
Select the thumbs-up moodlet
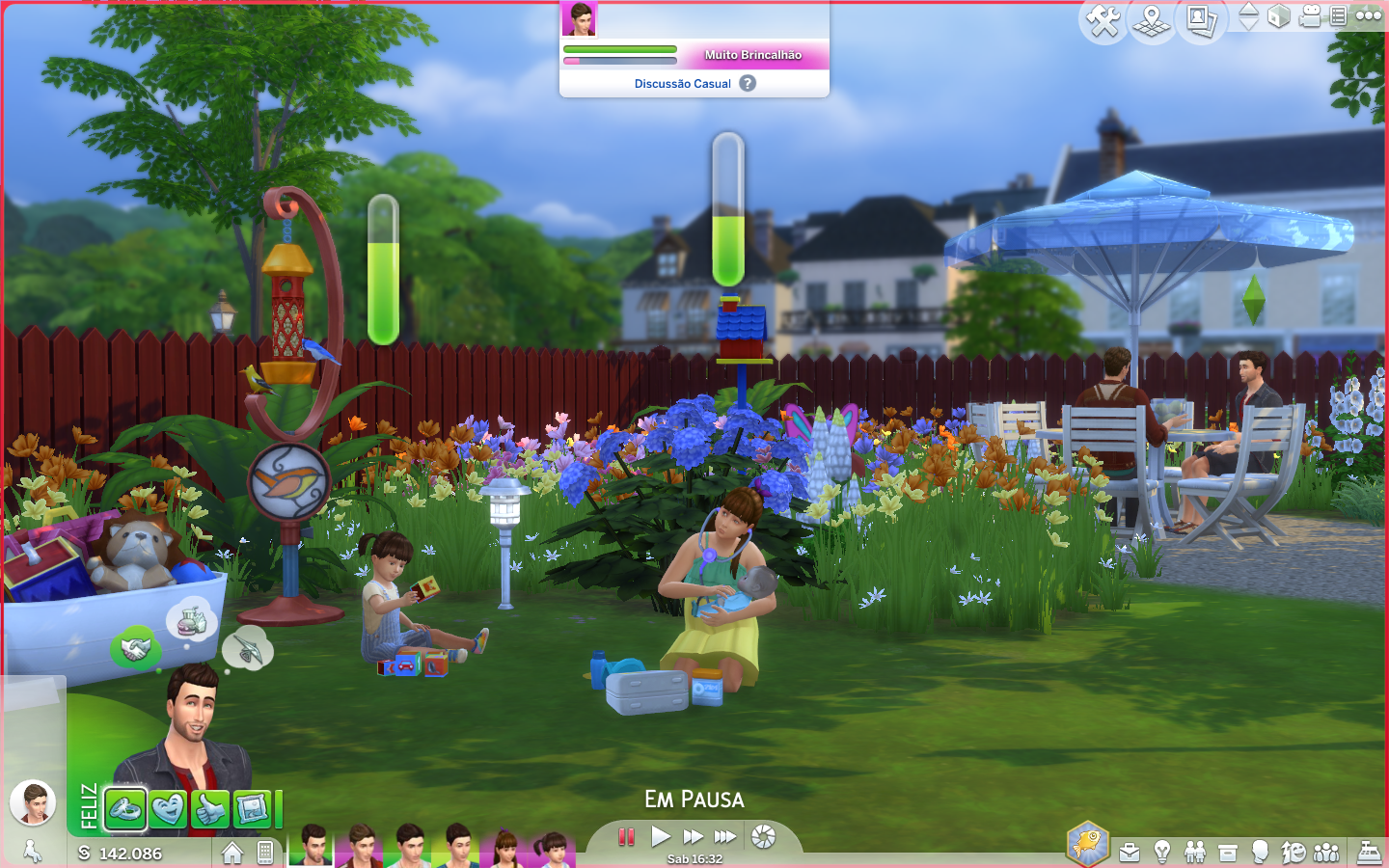point(210,810)
